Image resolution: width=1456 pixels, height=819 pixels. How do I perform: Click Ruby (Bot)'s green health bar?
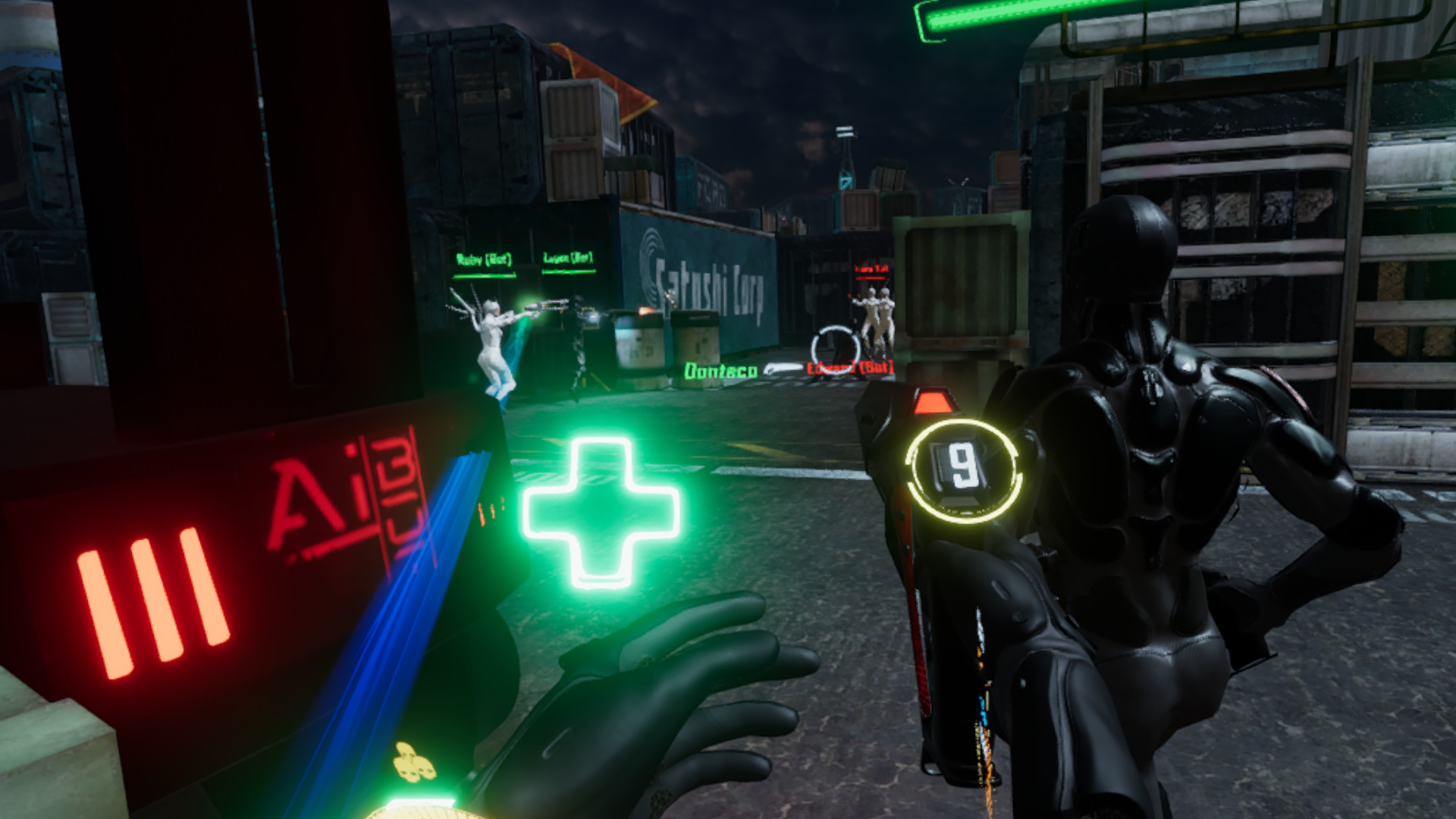click(x=484, y=275)
